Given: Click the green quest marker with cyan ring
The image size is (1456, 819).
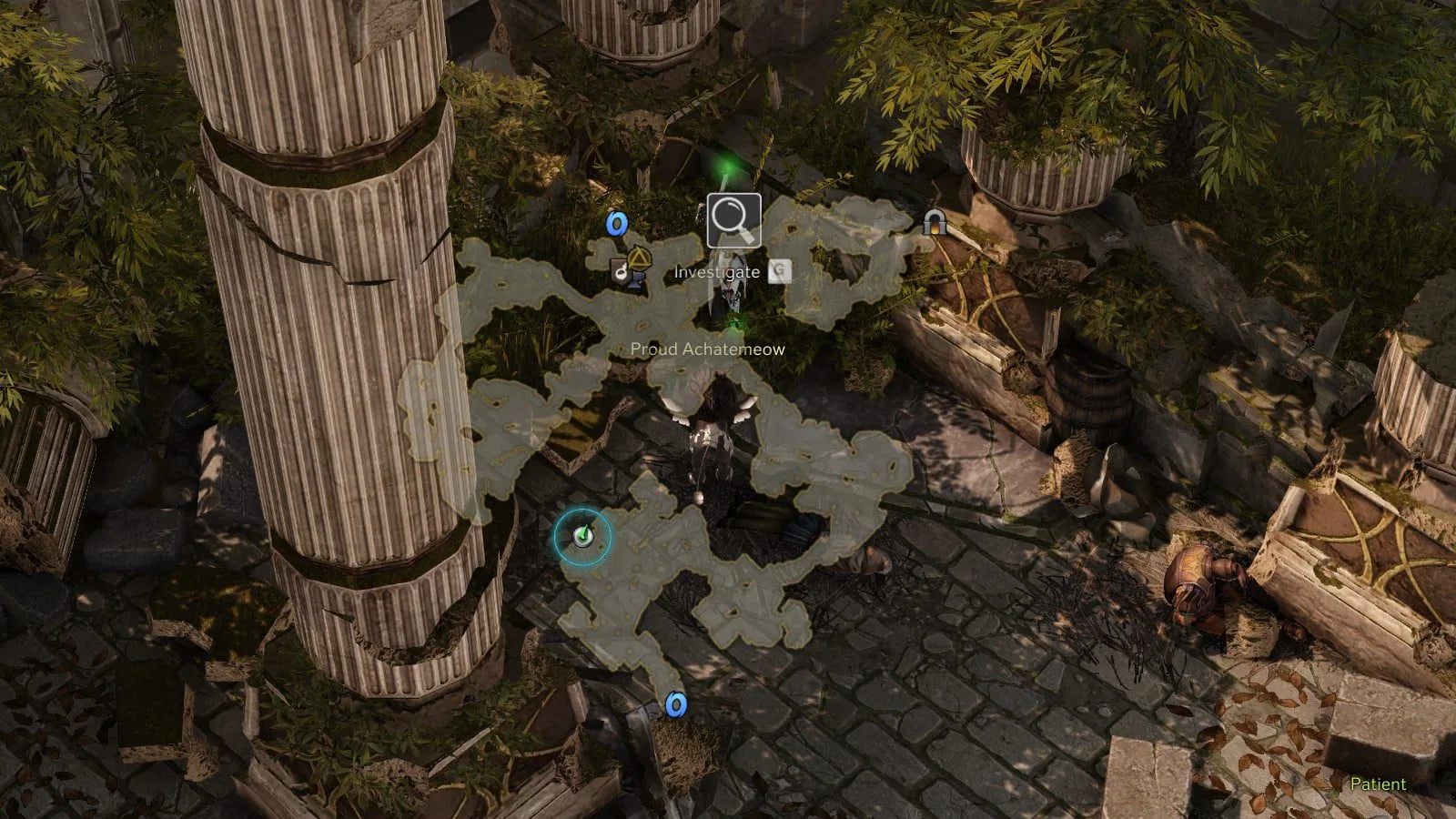Looking at the screenshot, I should click(582, 537).
